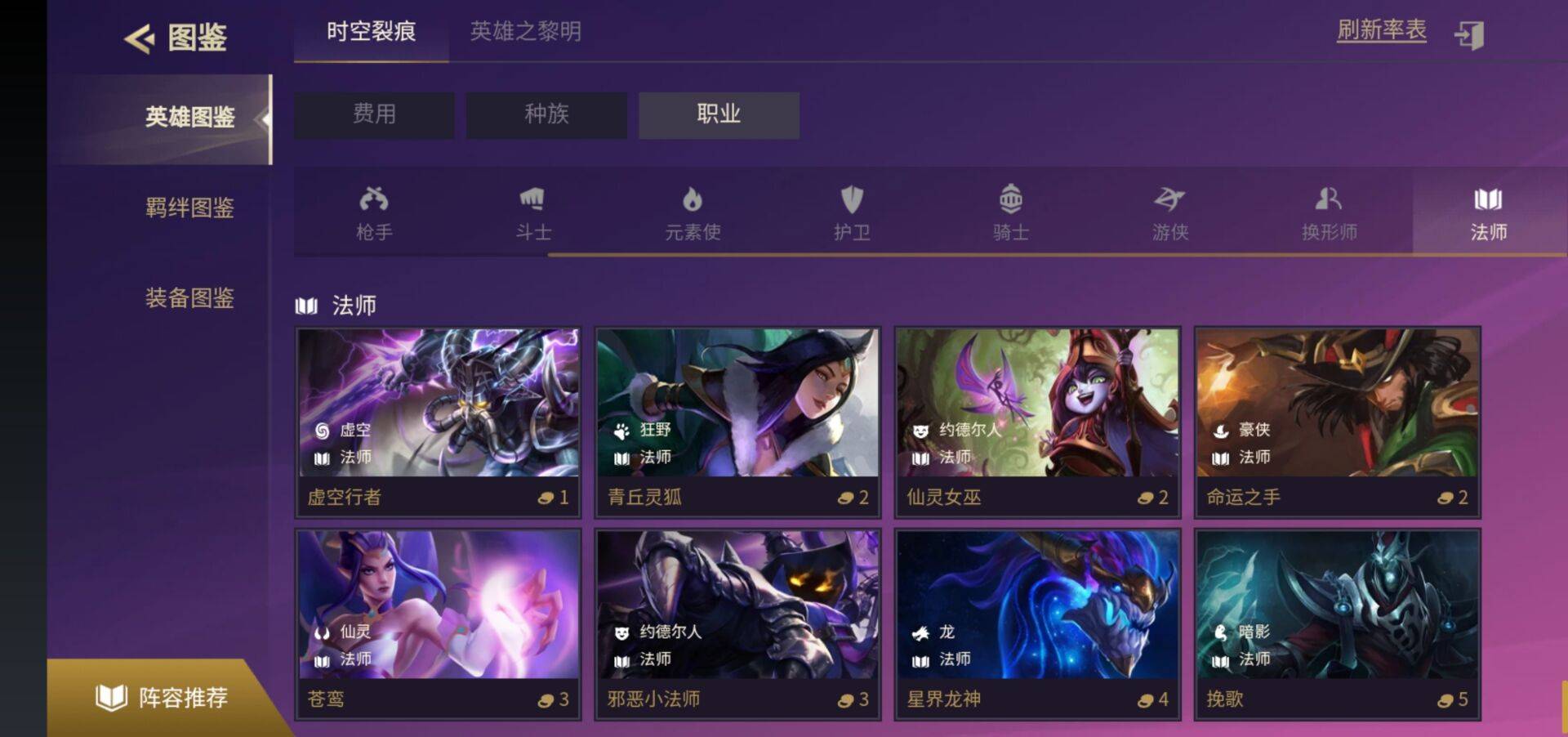The height and width of the screenshot is (737, 1568).
Task: Toggle the 职业 filter
Action: click(719, 115)
